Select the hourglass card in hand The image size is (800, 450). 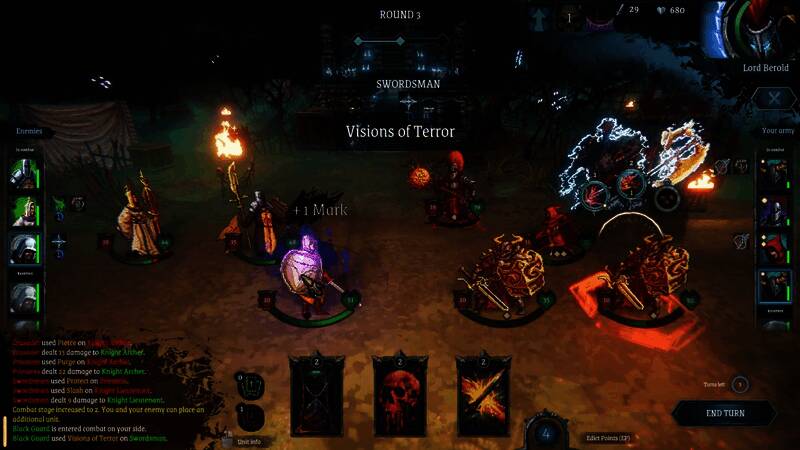(x=316, y=396)
